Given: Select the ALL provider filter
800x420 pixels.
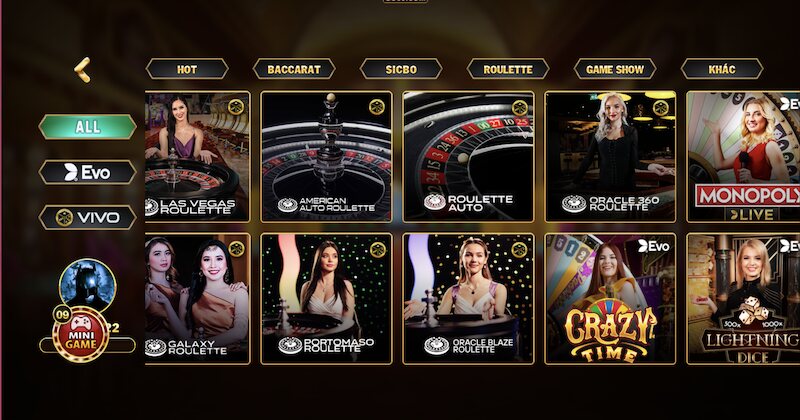Looking at the screenshot, I should 87,127.
